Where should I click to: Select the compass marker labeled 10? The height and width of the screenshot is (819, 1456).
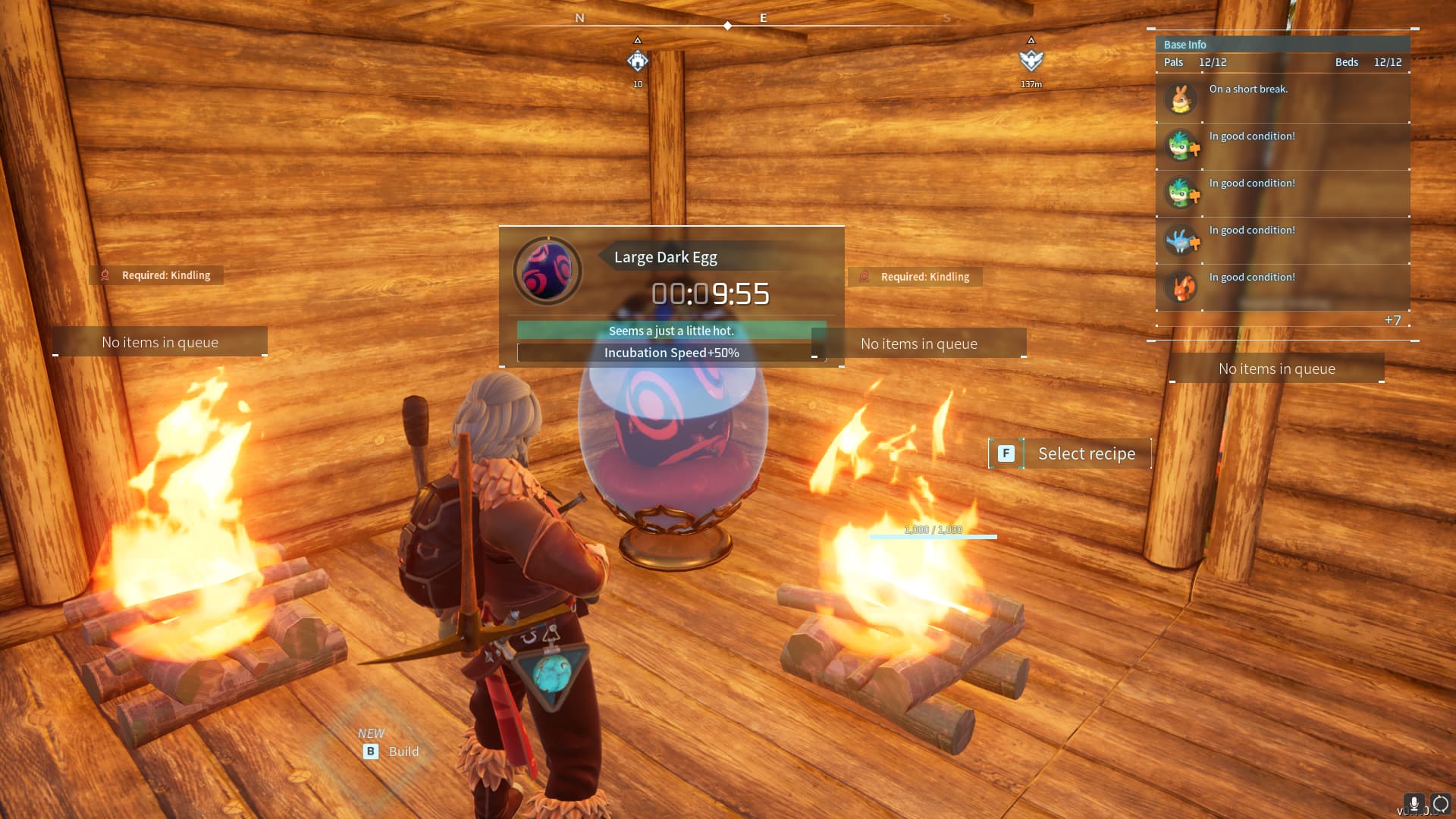click(638, 61)
